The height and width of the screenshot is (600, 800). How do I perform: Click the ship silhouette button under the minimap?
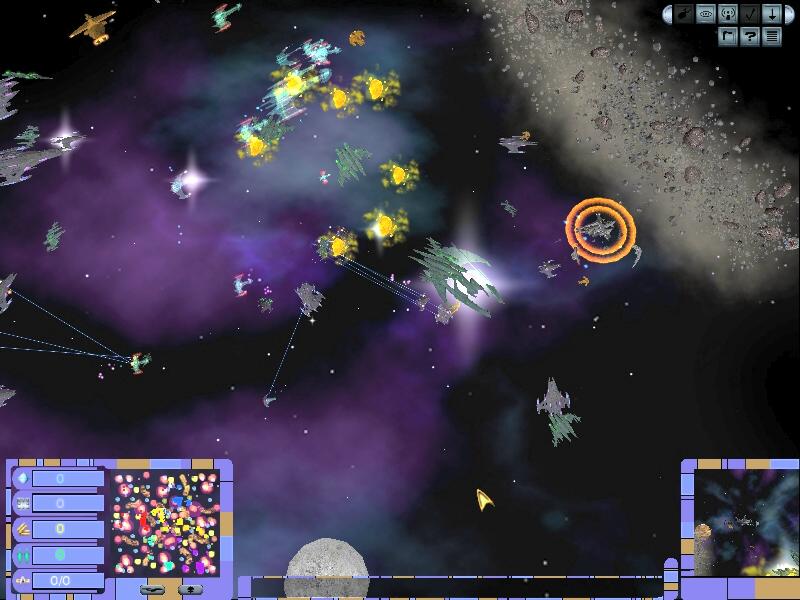153,589
